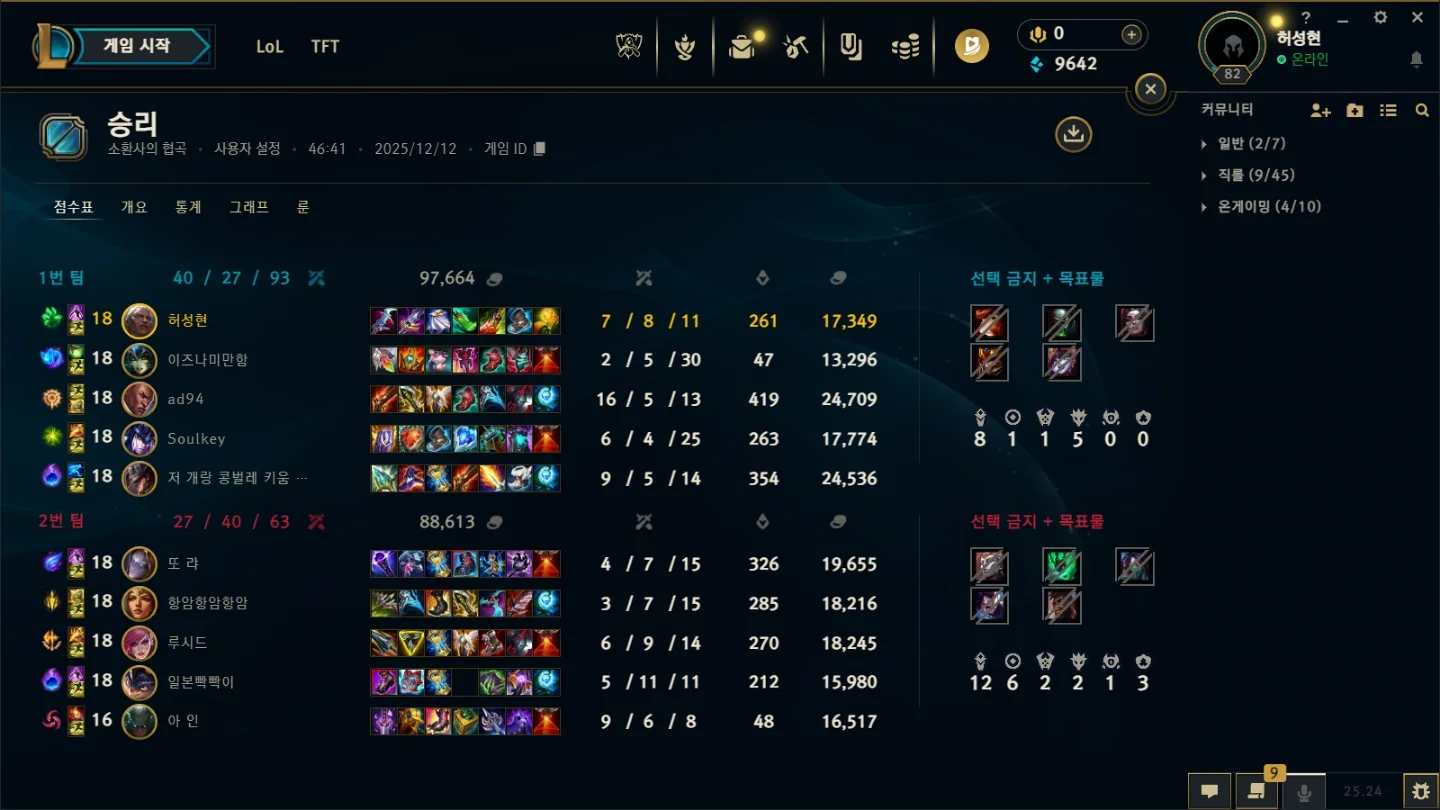Open your summoner profile avatar
Image resolution: width=1440 pixels, height=810 pixels.
(1232, 44)
